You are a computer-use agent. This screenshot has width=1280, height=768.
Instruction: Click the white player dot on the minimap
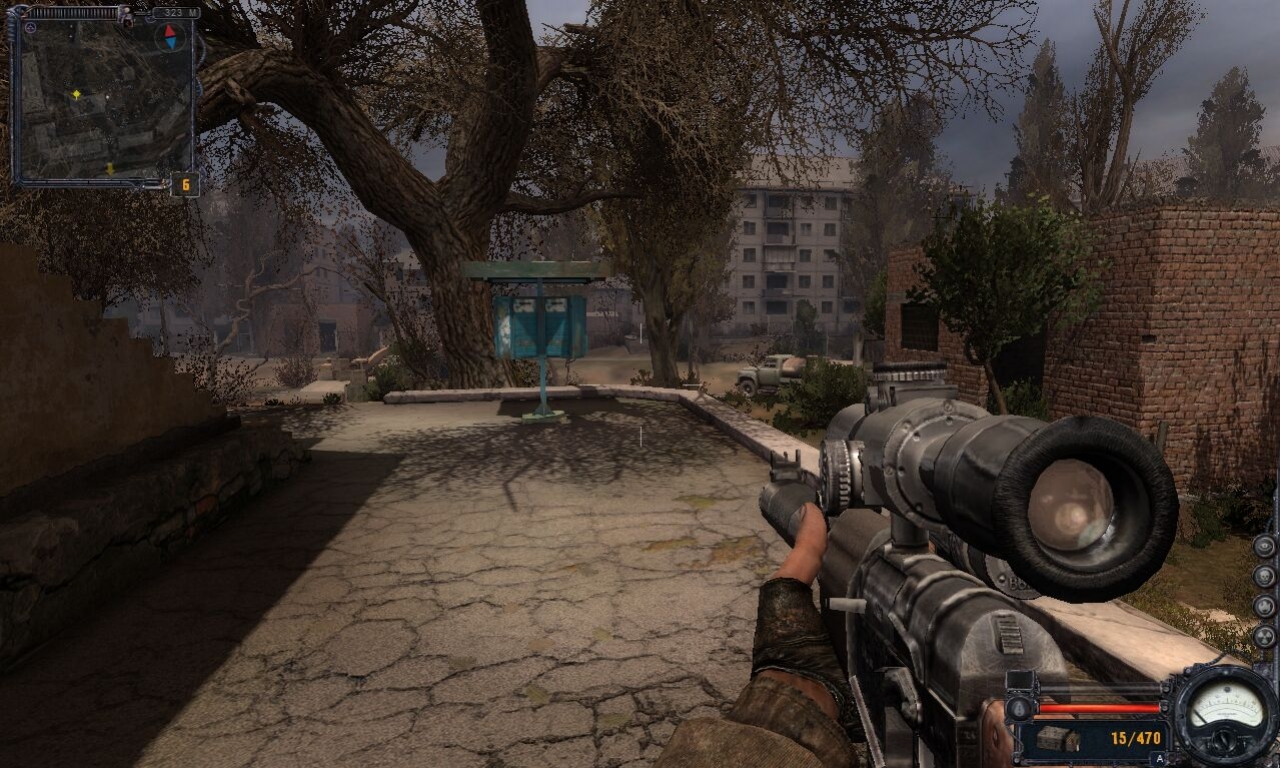[107, 97]
